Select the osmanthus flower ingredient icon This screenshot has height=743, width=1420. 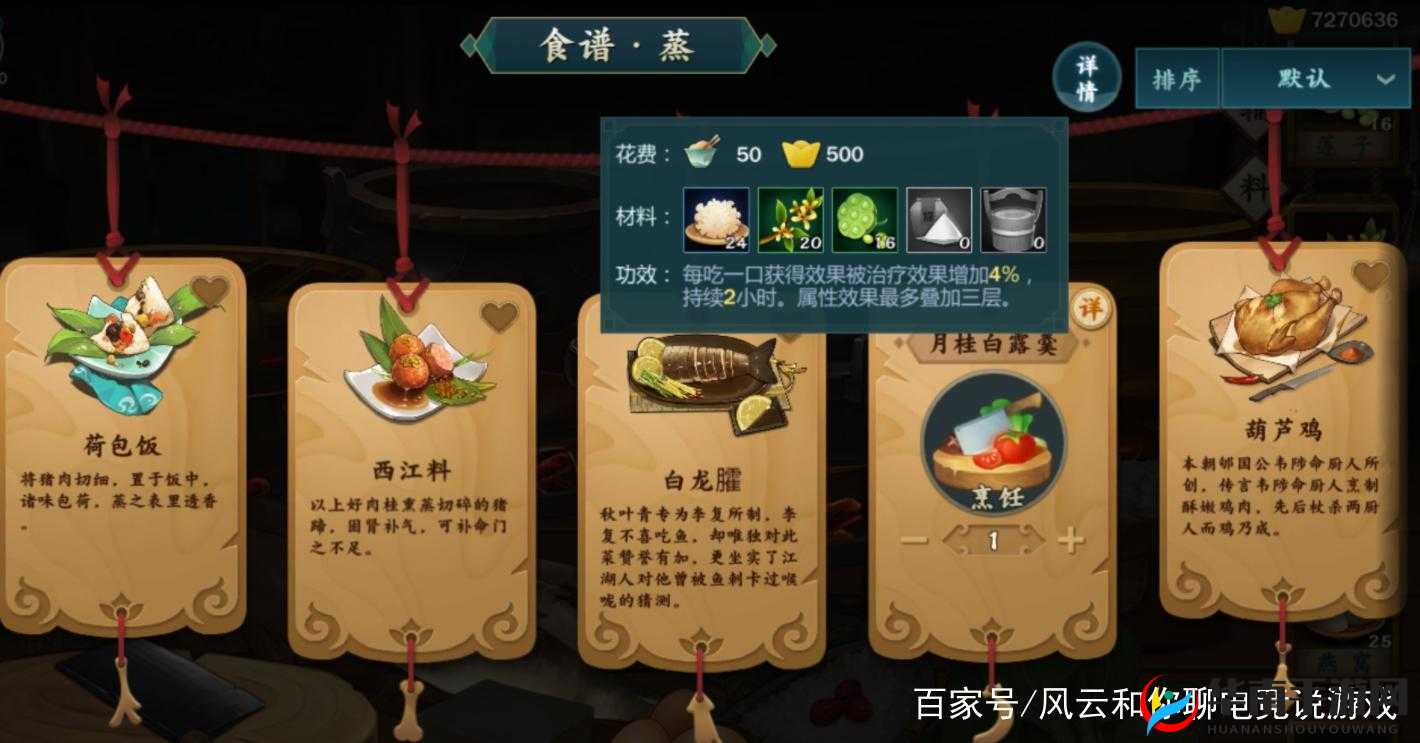(x=792, y=216)
